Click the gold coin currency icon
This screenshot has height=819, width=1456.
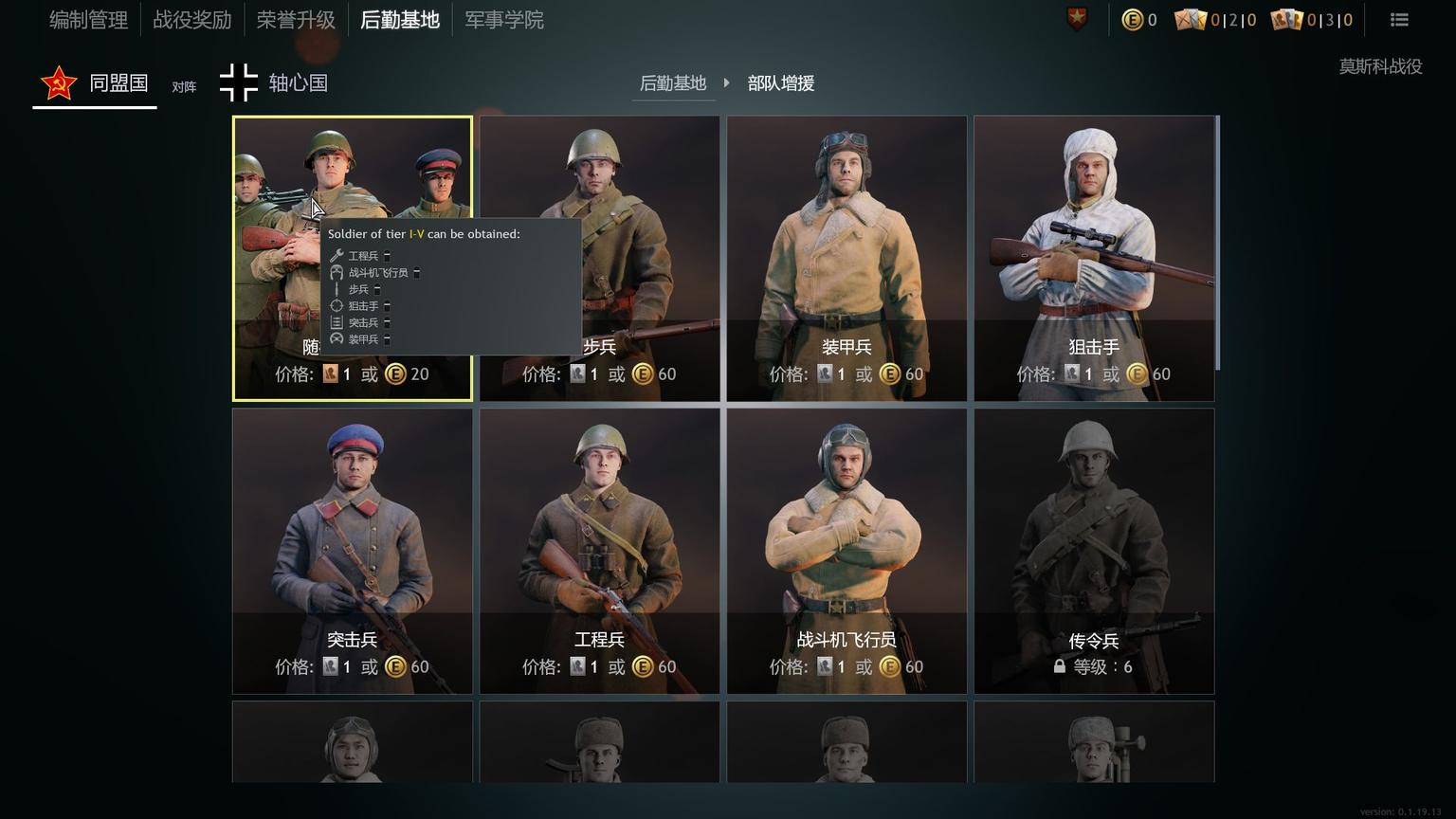pyautogui.click(x=1132, y=20)
